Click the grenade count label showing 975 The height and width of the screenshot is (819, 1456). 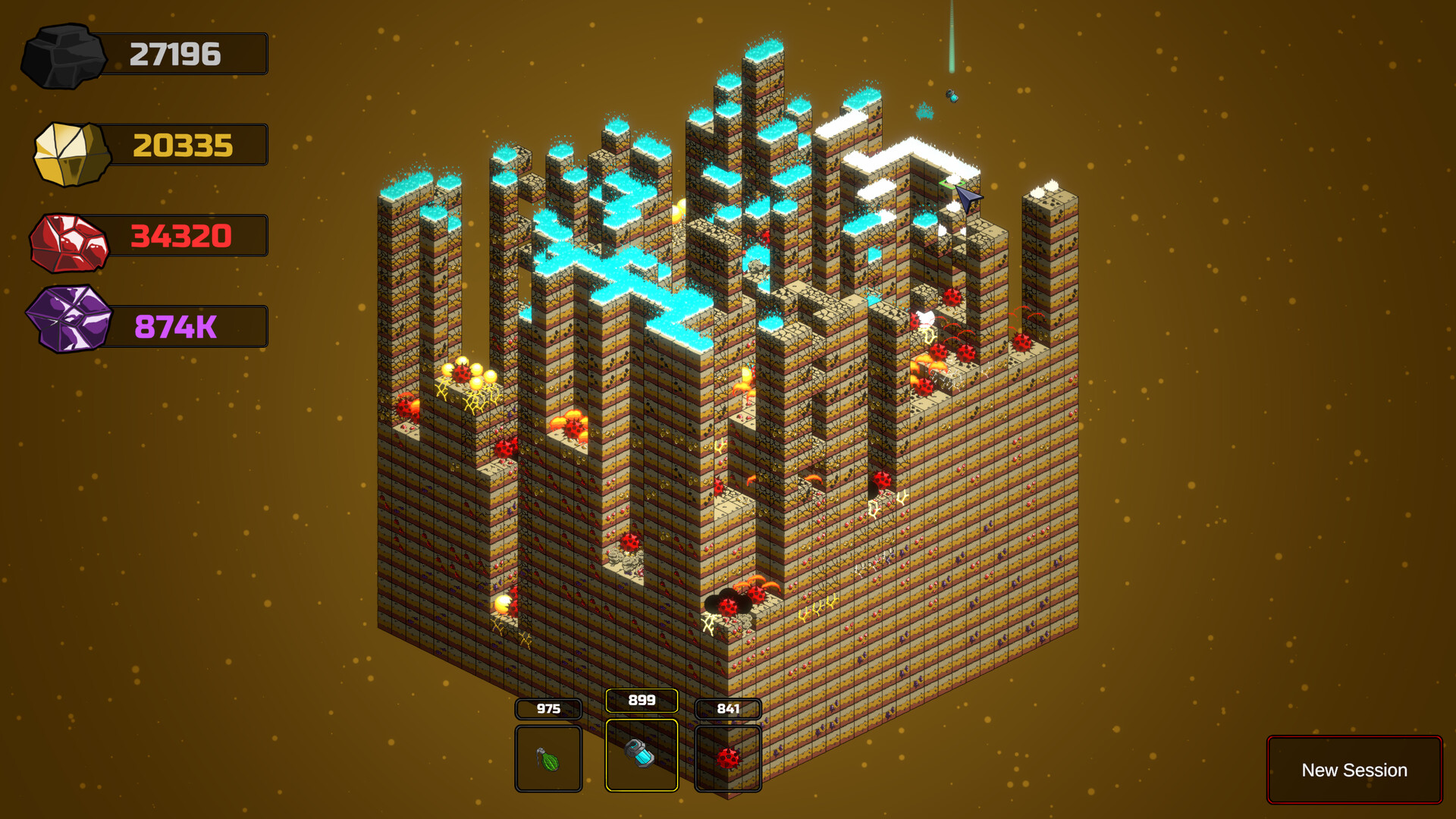pyautogui.click(x=548, y=709)
